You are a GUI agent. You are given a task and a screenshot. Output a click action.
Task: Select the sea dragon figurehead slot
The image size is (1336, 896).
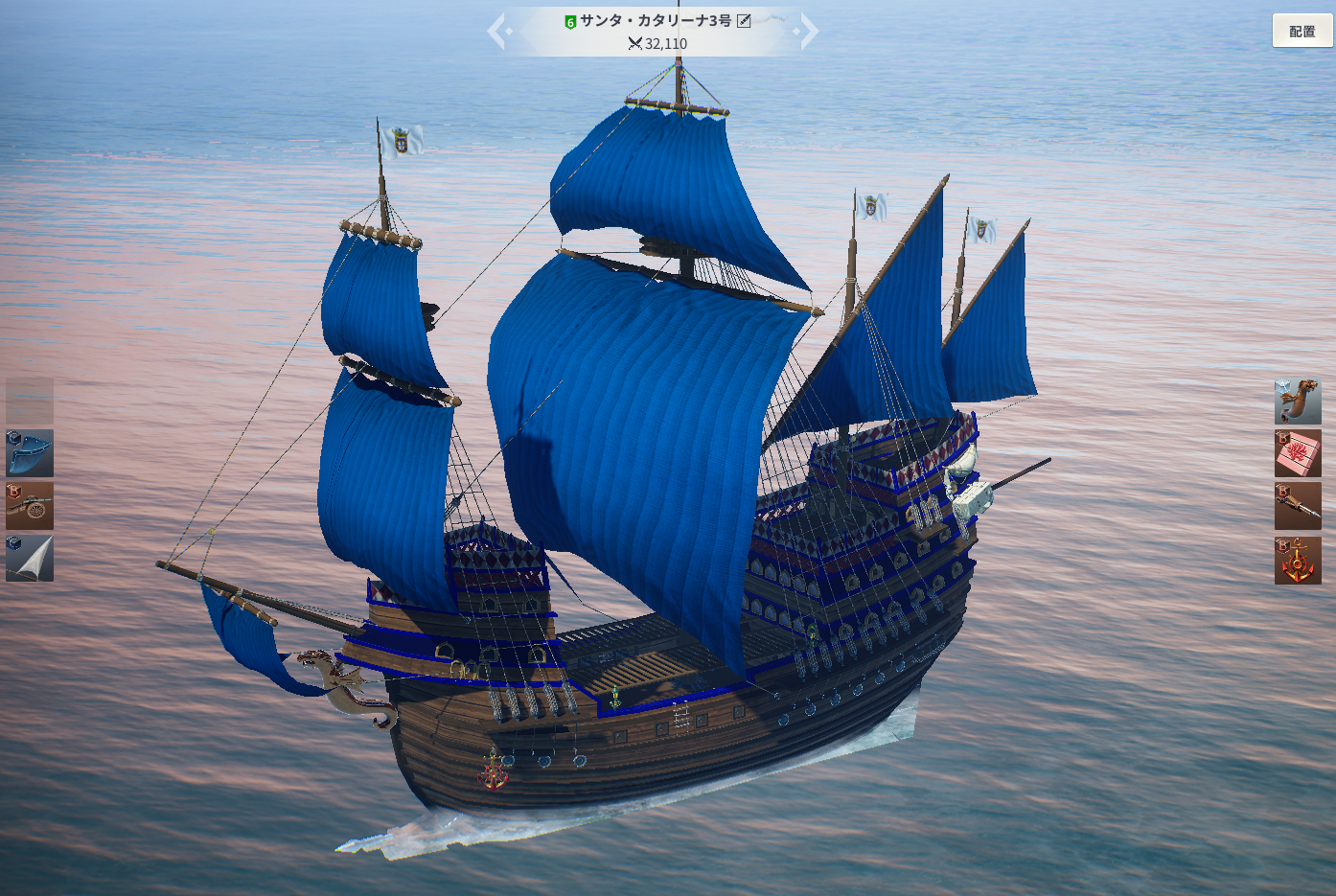[x=1298, y=401]
